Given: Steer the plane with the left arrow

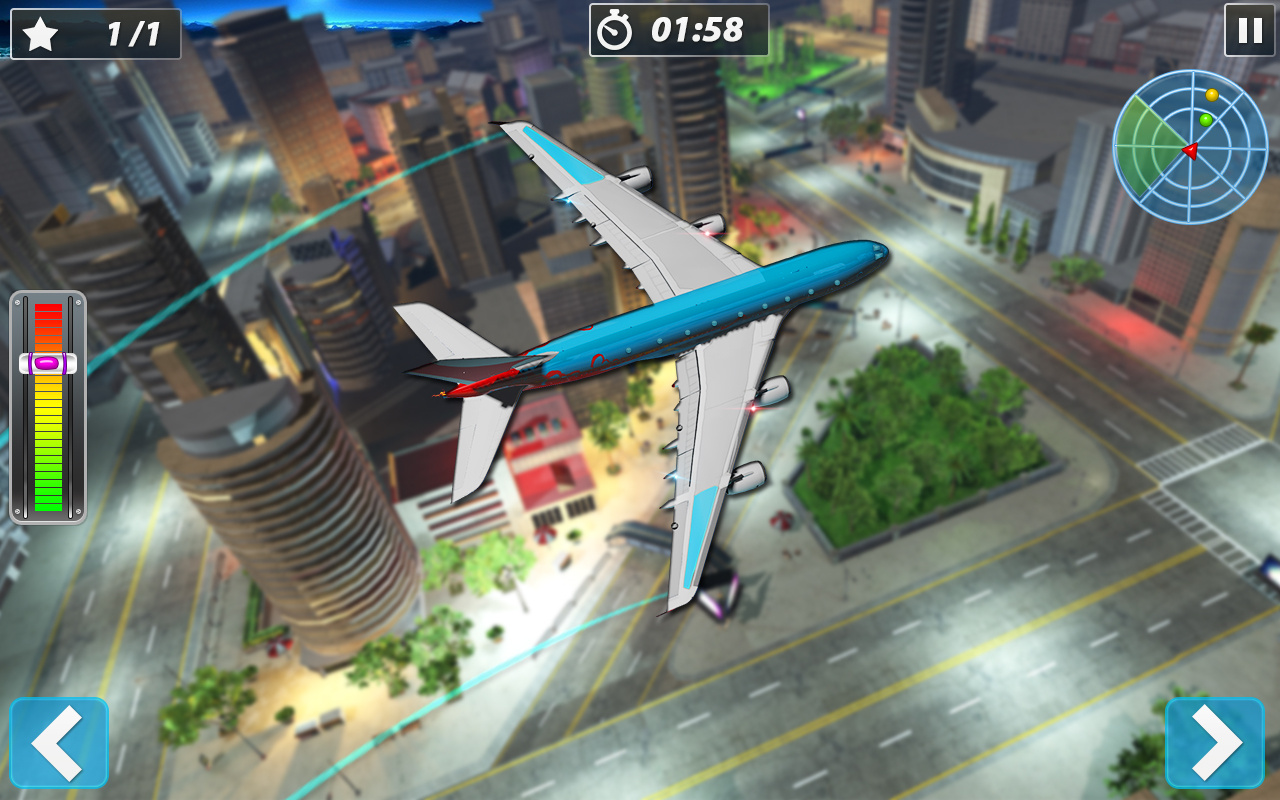Looking at the screenshot, I should (59, 742).
